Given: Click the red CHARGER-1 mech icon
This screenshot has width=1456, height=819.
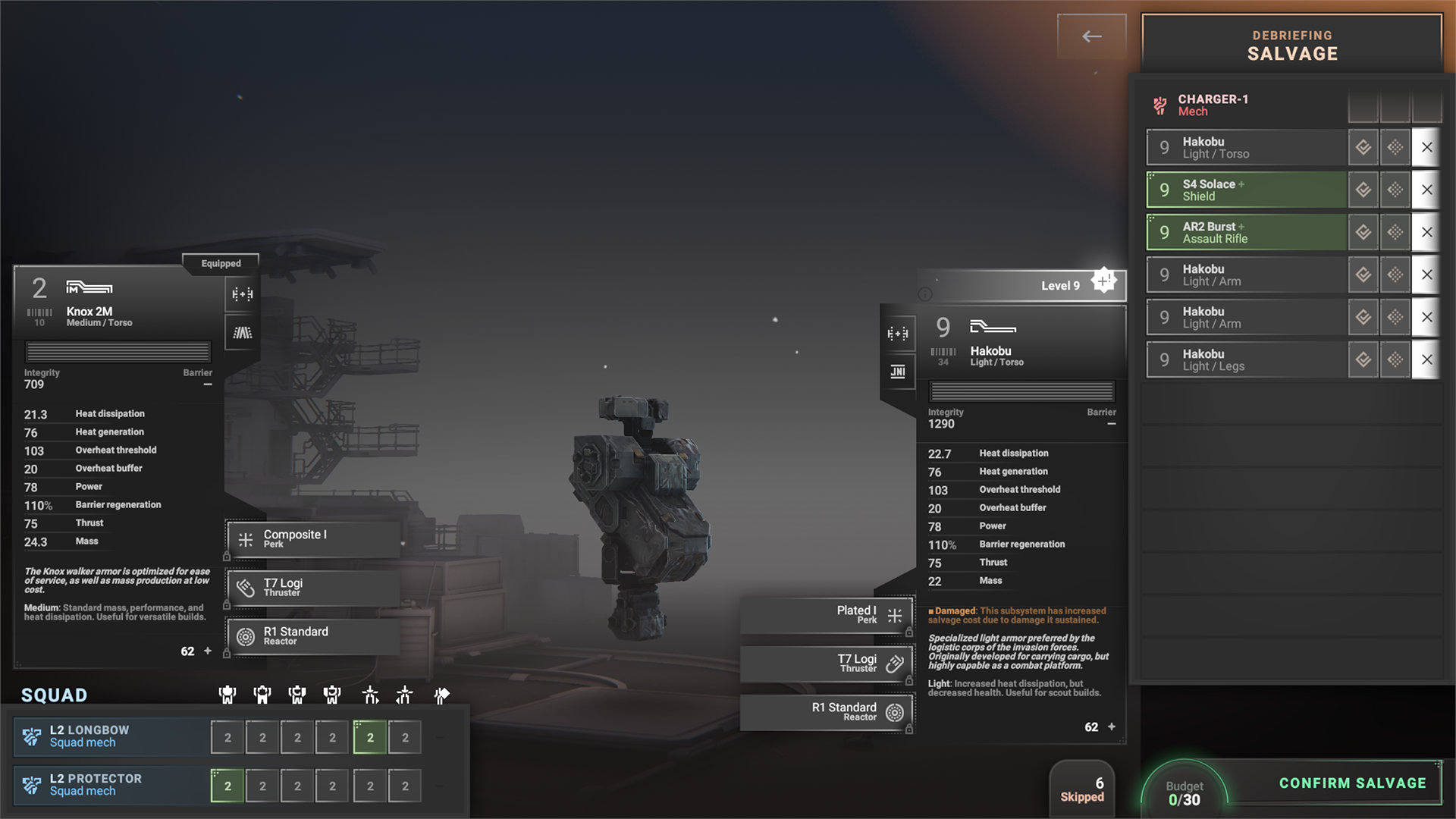Looking at the screenshot, I should 1159,105.
